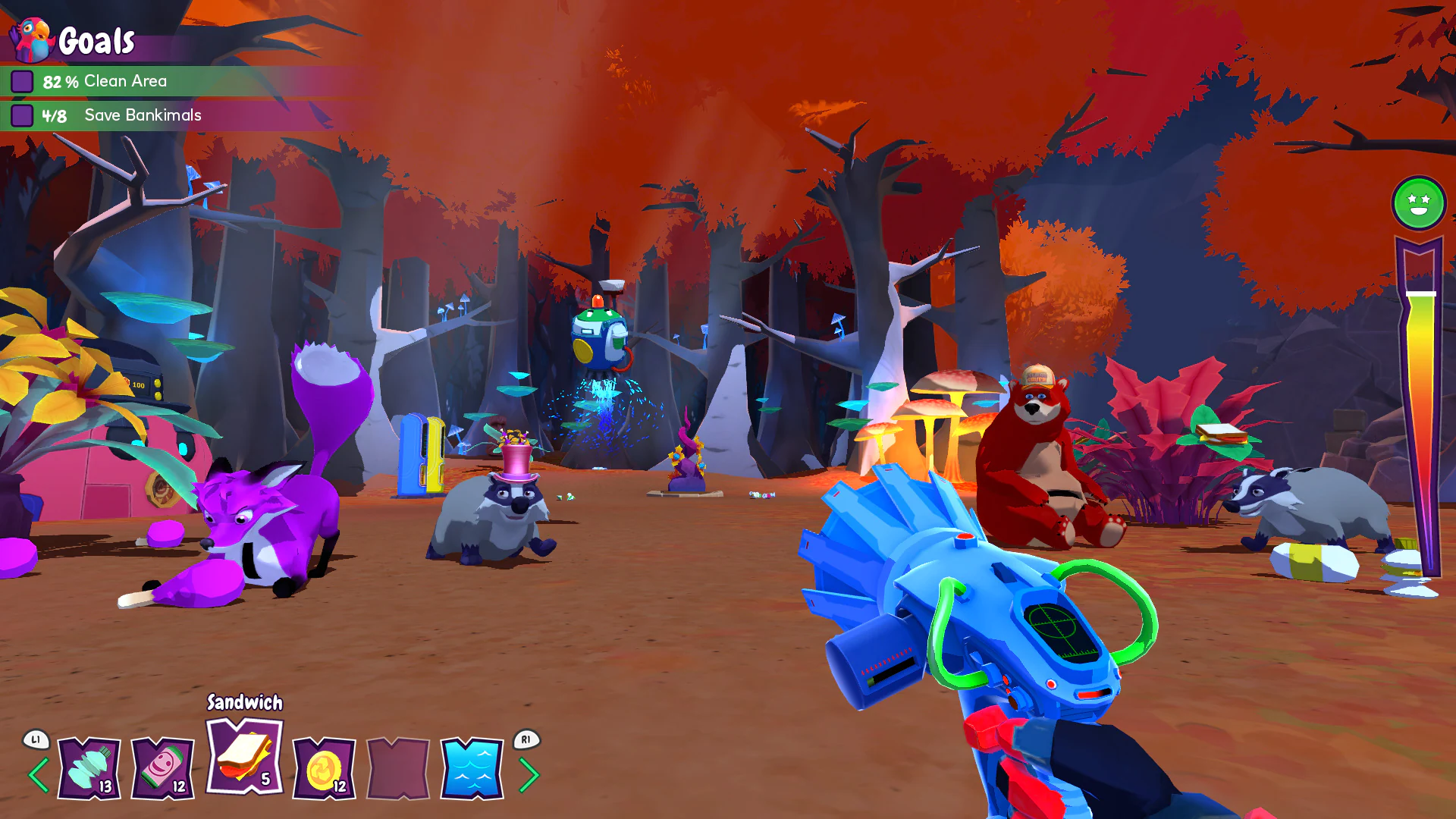Select the golden recycling coin item

click(x=322, y=766)
